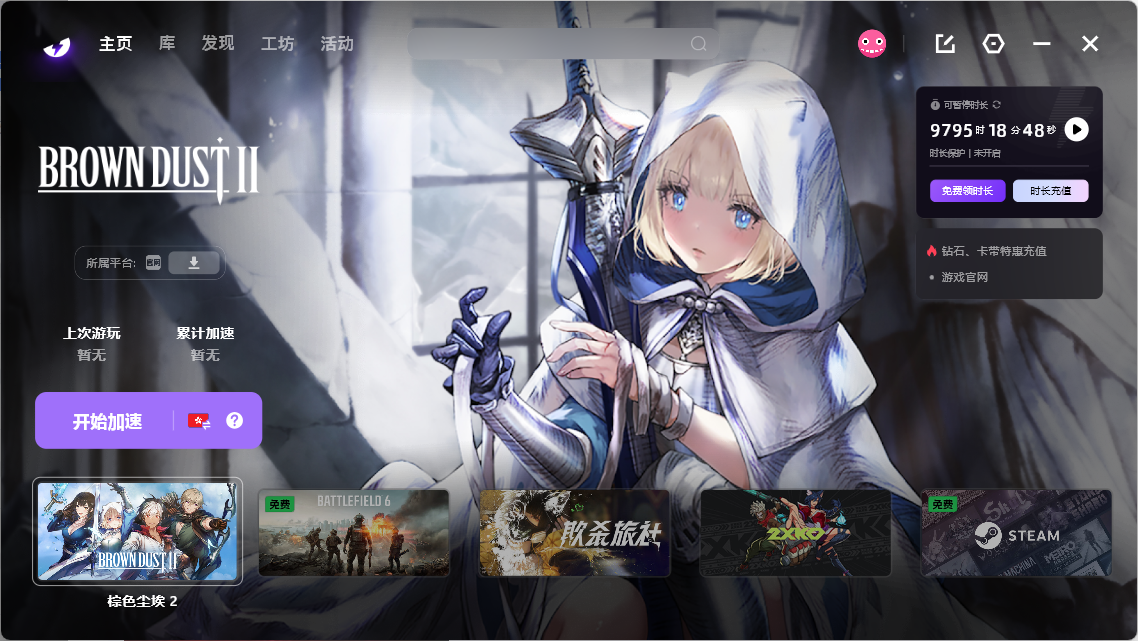Open the question mark help icon
Image resolution: width=1138 pixels, height=641 pixels.
coord(235,421)
